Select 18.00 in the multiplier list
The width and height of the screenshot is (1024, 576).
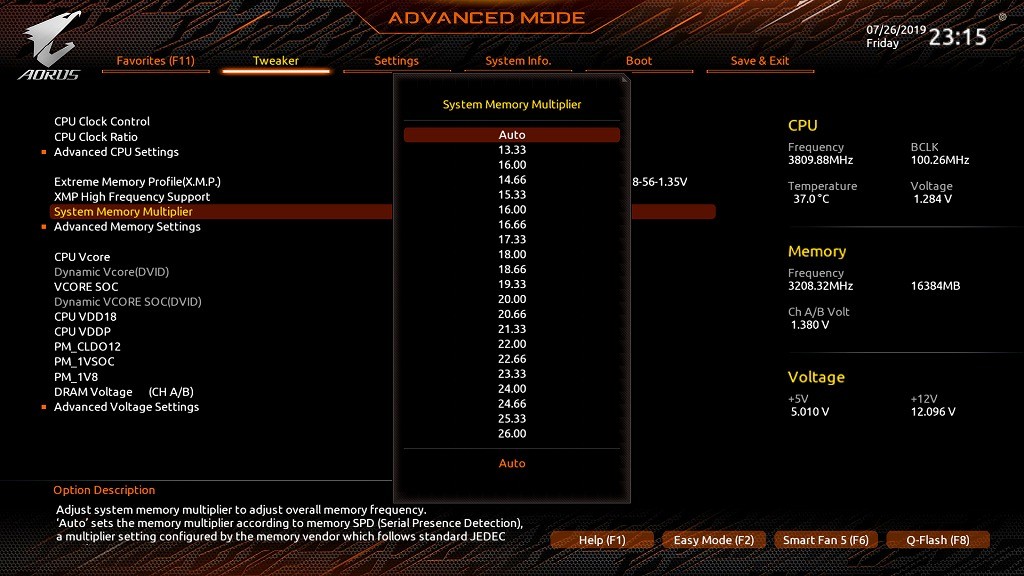coord(512,255)
